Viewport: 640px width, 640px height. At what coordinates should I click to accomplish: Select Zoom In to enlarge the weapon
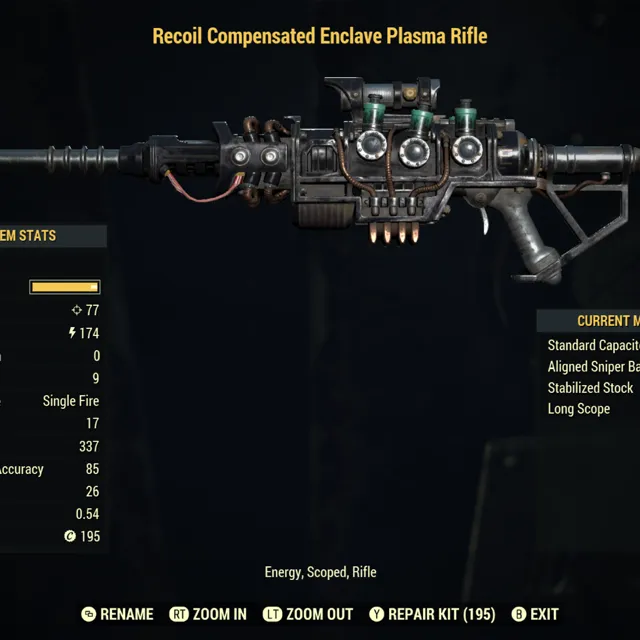pos(208,614)
